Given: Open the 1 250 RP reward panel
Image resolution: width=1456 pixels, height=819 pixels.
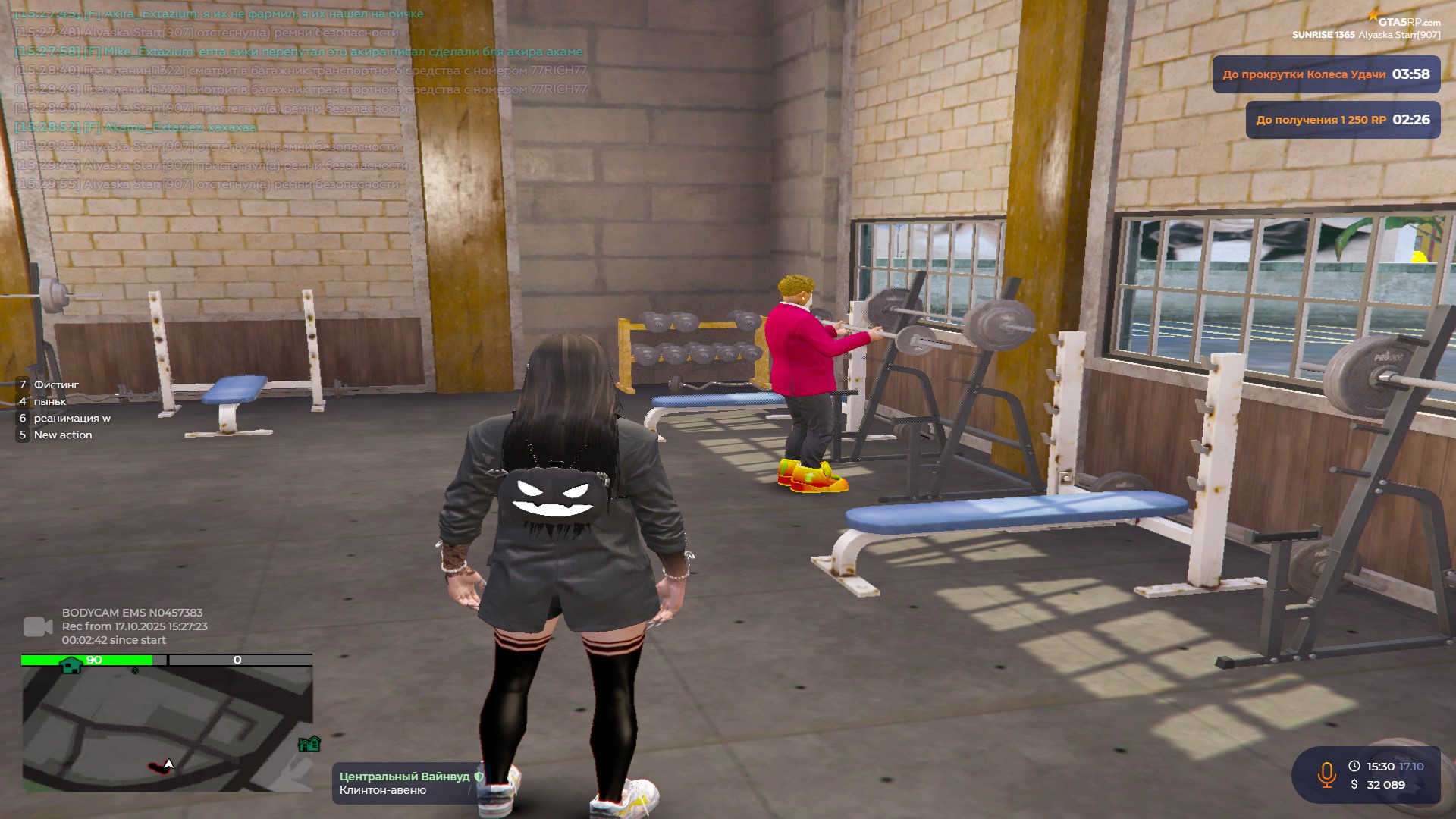Looking at the screenshot, I should [x=1342, y=120].
